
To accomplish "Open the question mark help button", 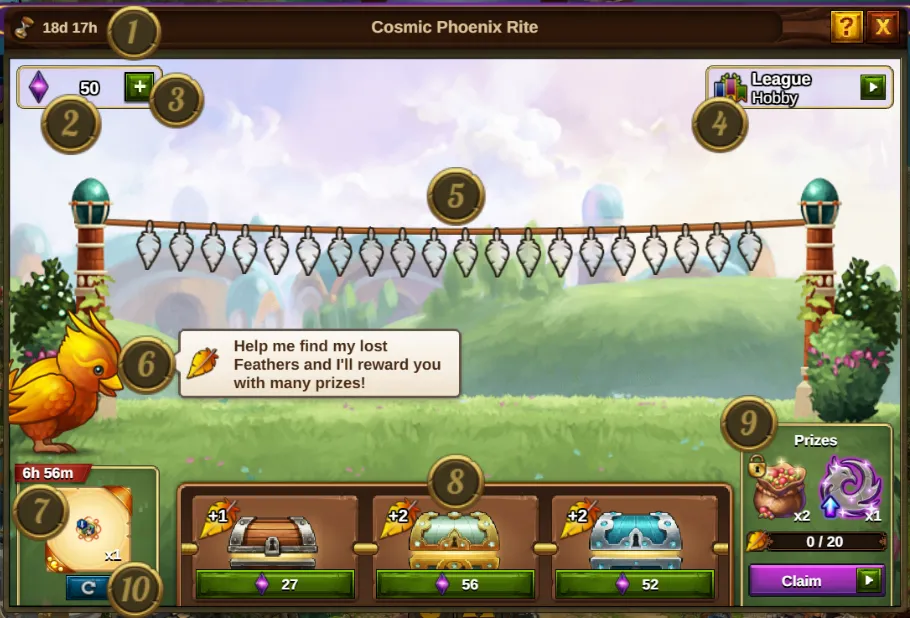I will 846,27.
